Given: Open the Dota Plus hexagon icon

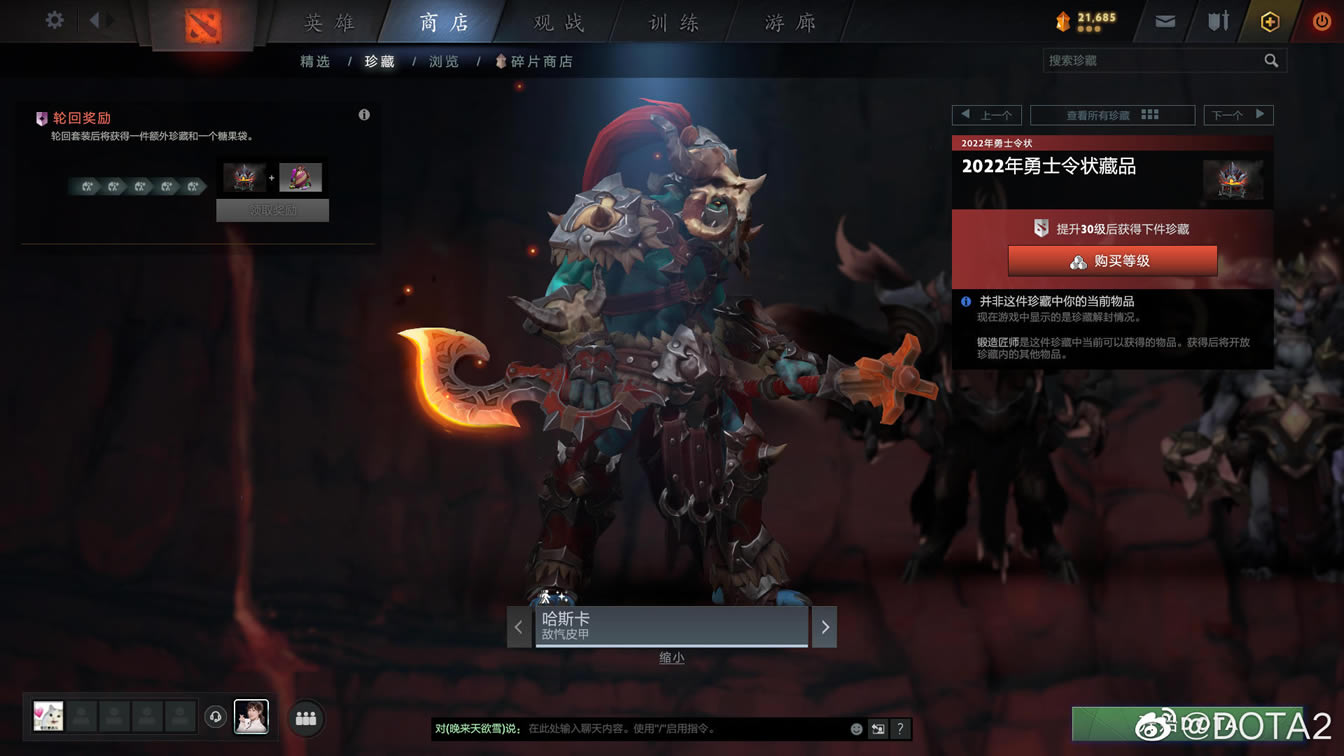Looking at the screenshot, I should [1269, 19].
